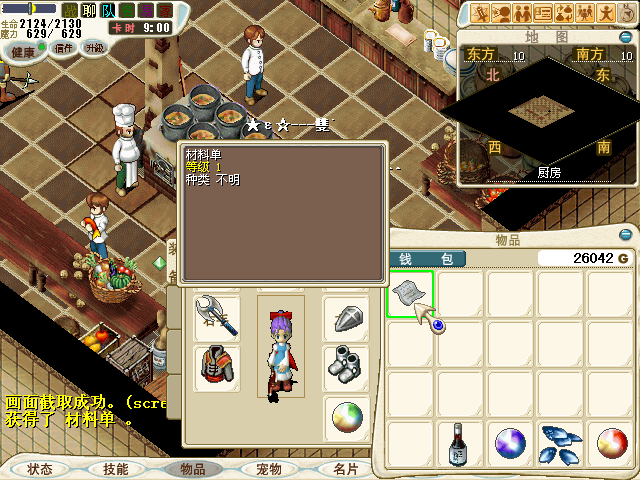Screen dimensions: 640x480
Task: Click the equipped helmet slot
Action: pos(346,317)
